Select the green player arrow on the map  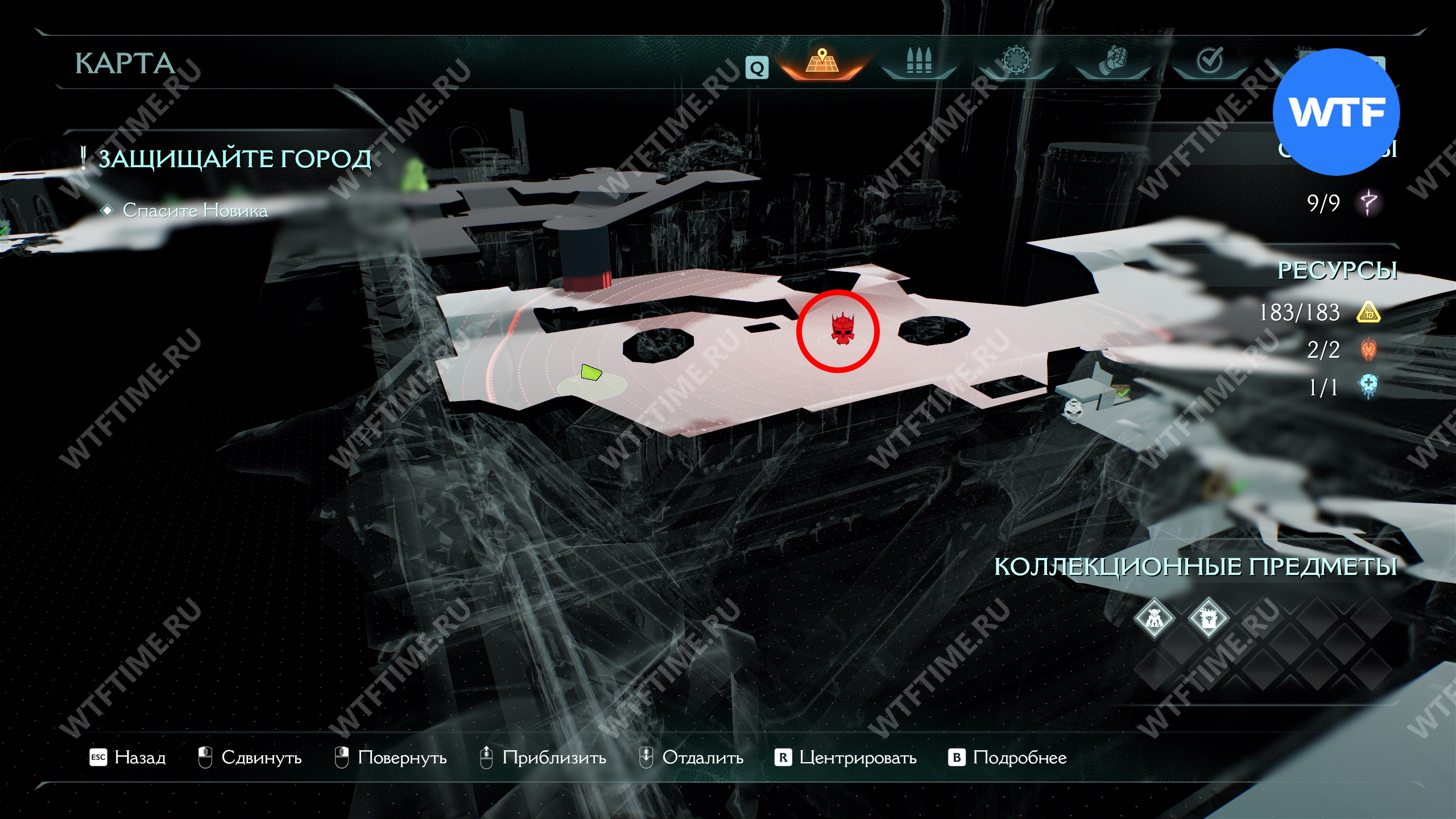tap(591, 373)
